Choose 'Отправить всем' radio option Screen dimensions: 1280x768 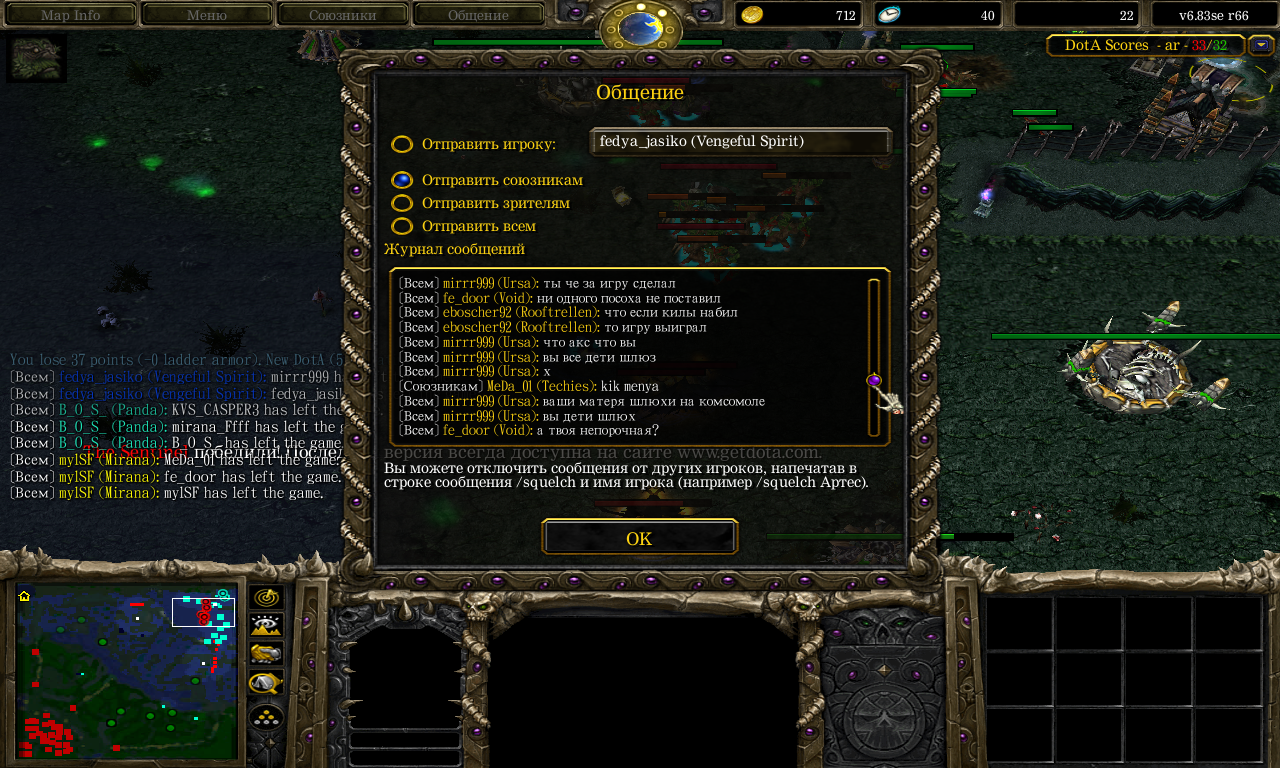click(402, 226)
